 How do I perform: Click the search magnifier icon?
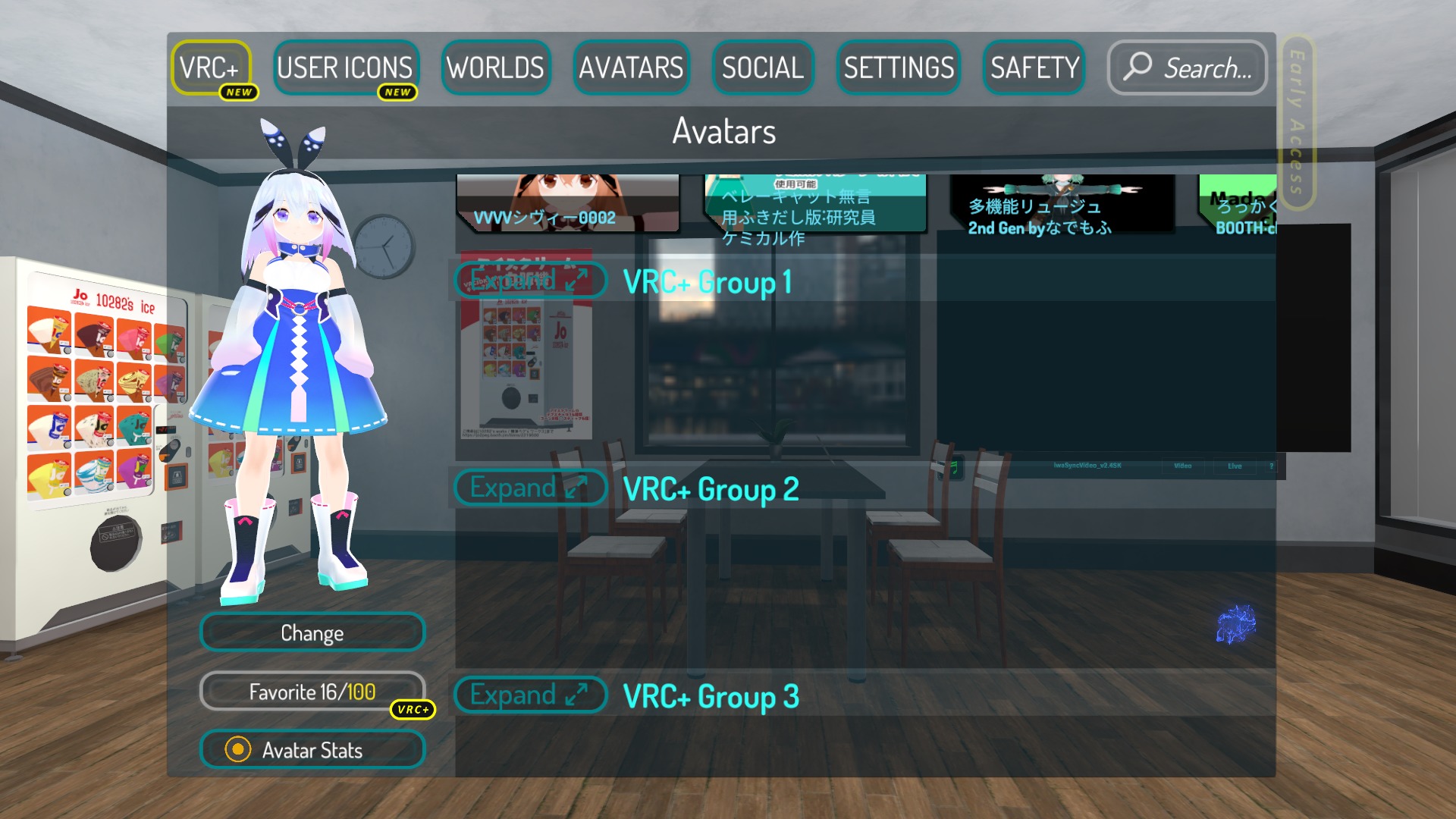pos(1141,68)
